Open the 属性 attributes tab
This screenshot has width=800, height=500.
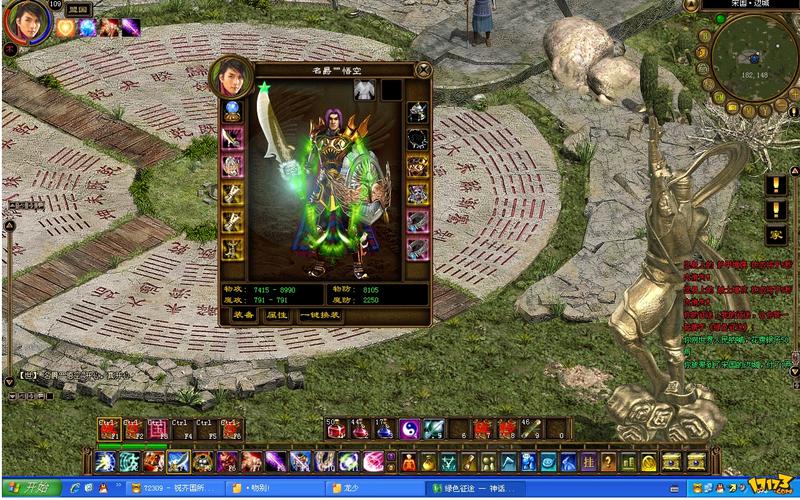point(276,314)
